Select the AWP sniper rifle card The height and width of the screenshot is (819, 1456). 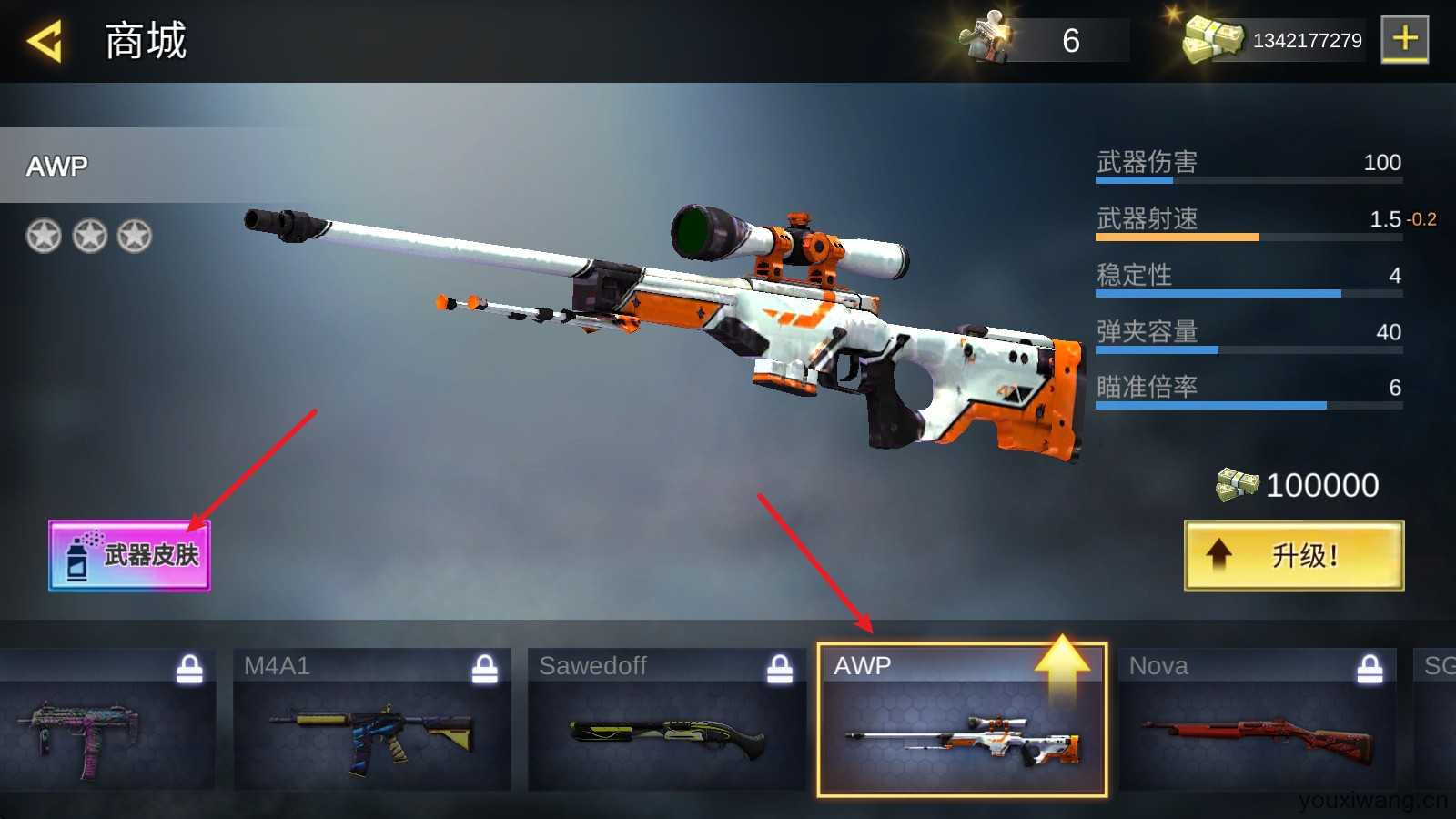(962, 721)
